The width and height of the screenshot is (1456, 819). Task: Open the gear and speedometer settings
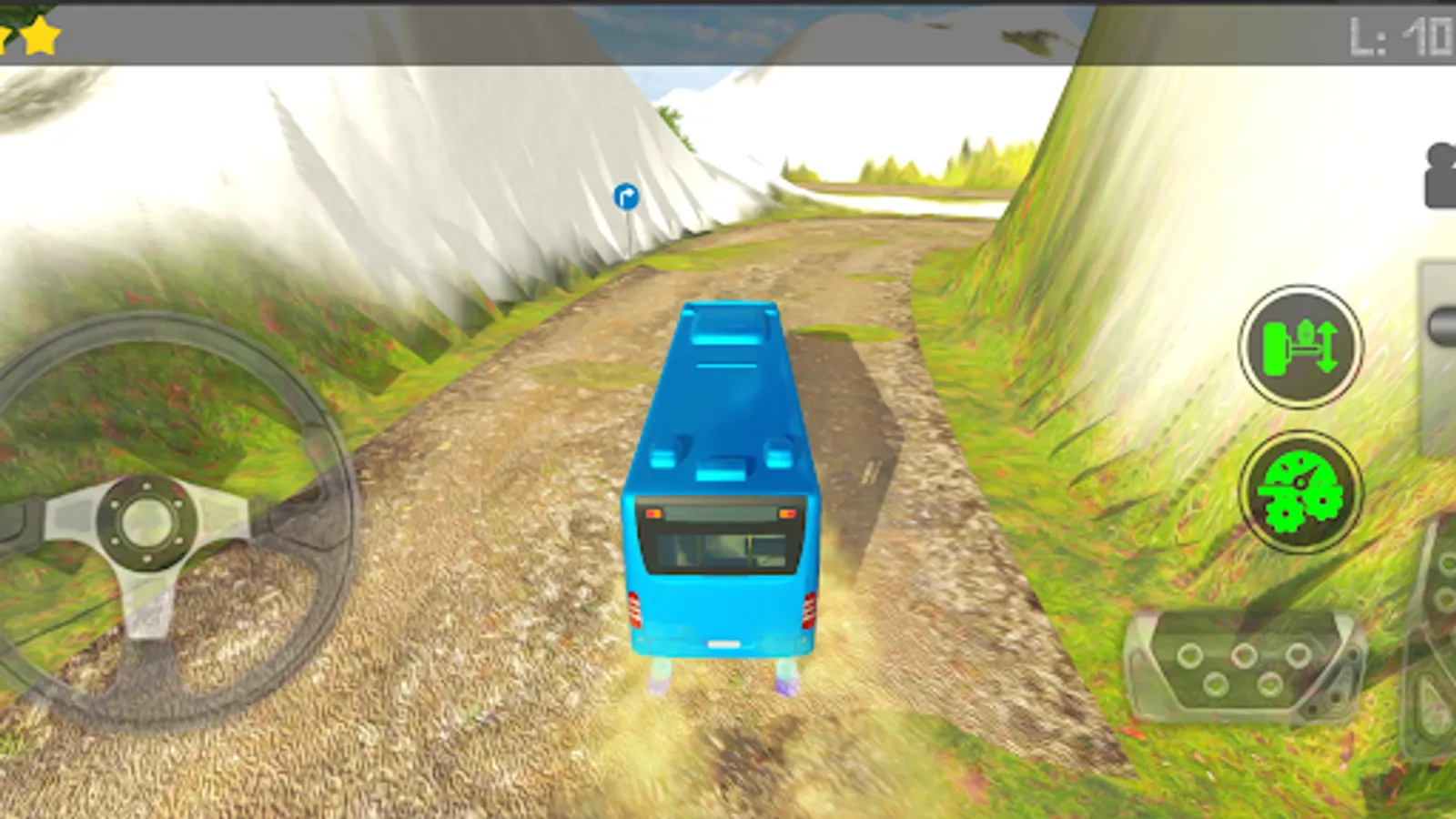tap(1299, 491)
